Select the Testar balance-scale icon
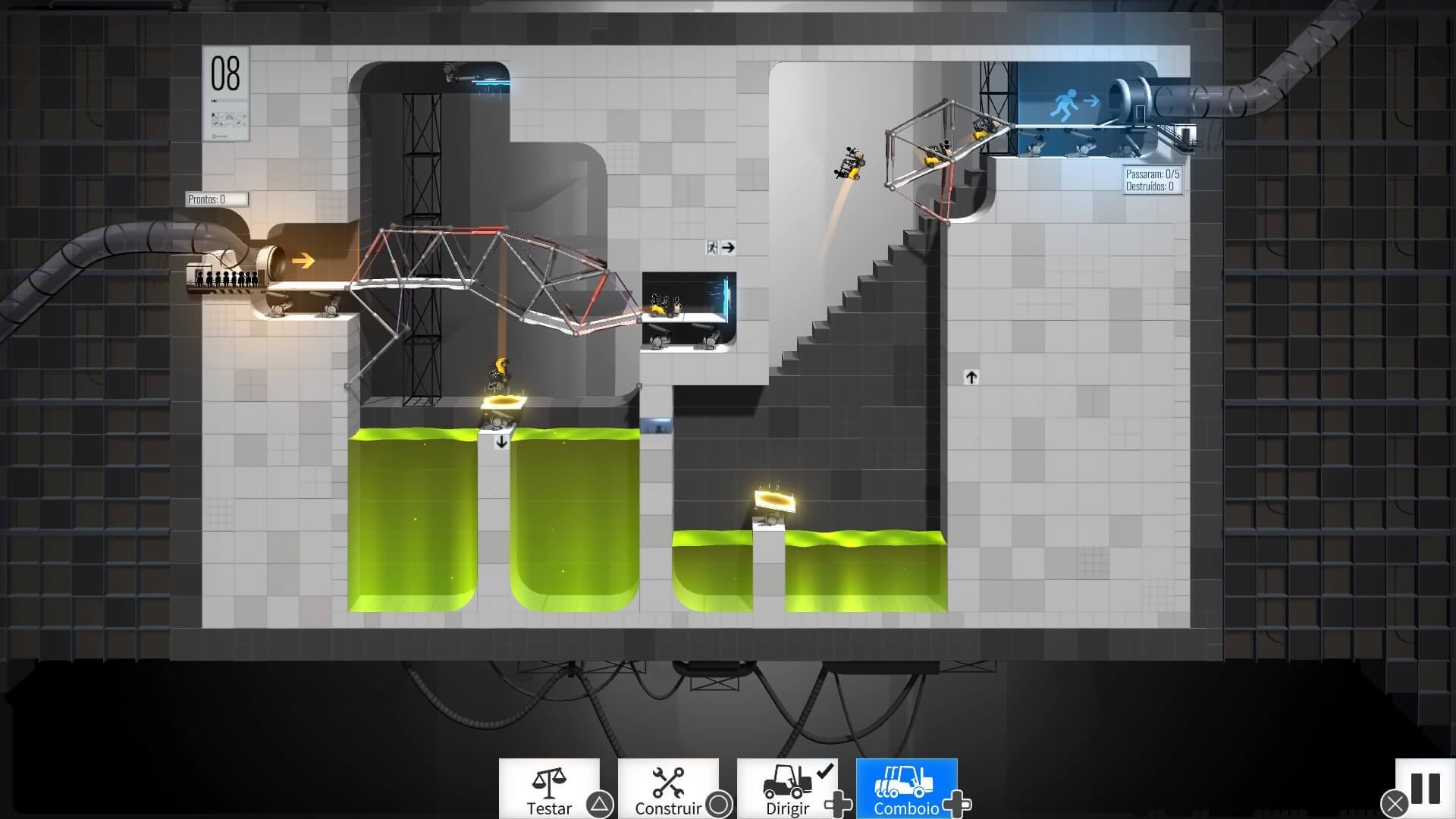Viewport: 1456px width, 819px height. click(550, 783)
